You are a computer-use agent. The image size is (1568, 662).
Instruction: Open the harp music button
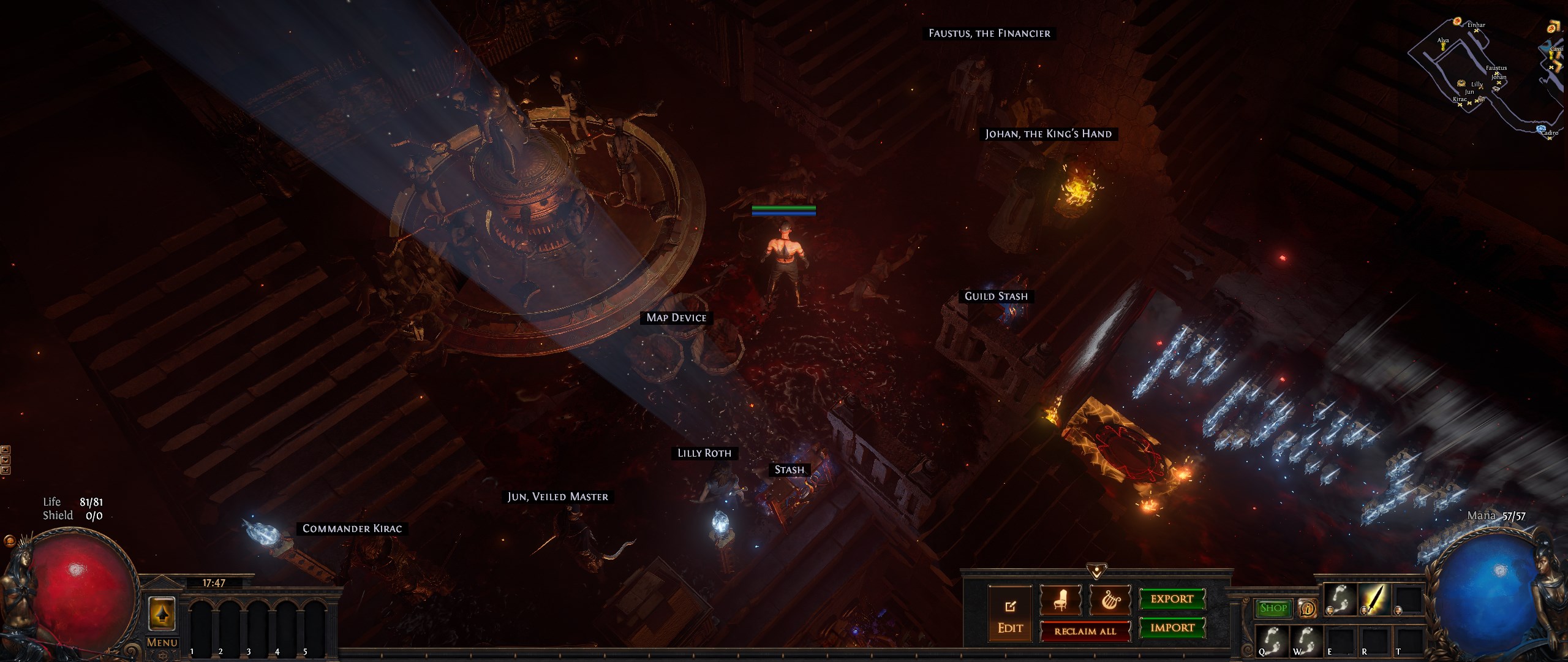point(1110,600)
